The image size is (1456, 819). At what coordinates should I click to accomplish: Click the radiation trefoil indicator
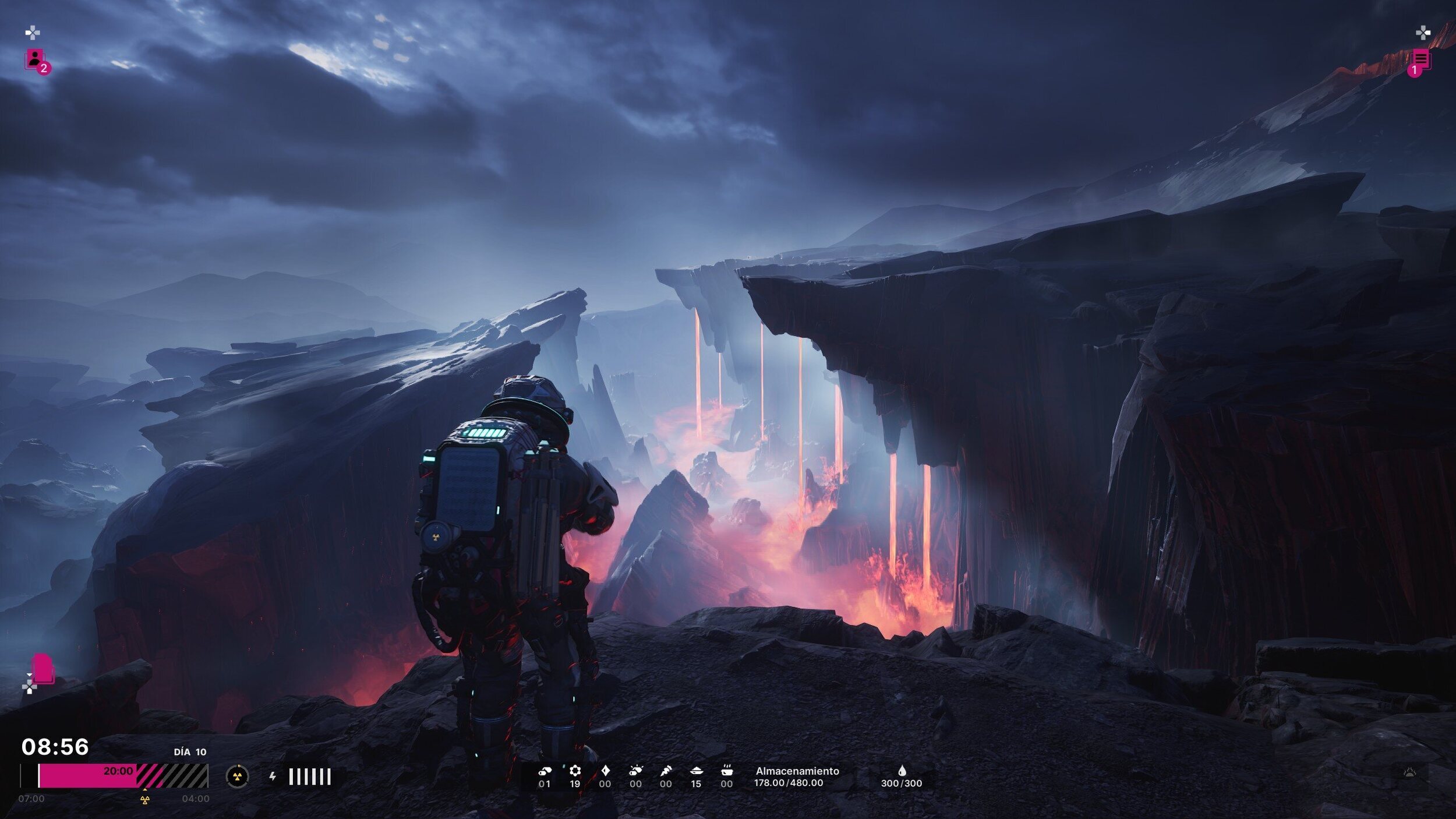pos(237,776)
